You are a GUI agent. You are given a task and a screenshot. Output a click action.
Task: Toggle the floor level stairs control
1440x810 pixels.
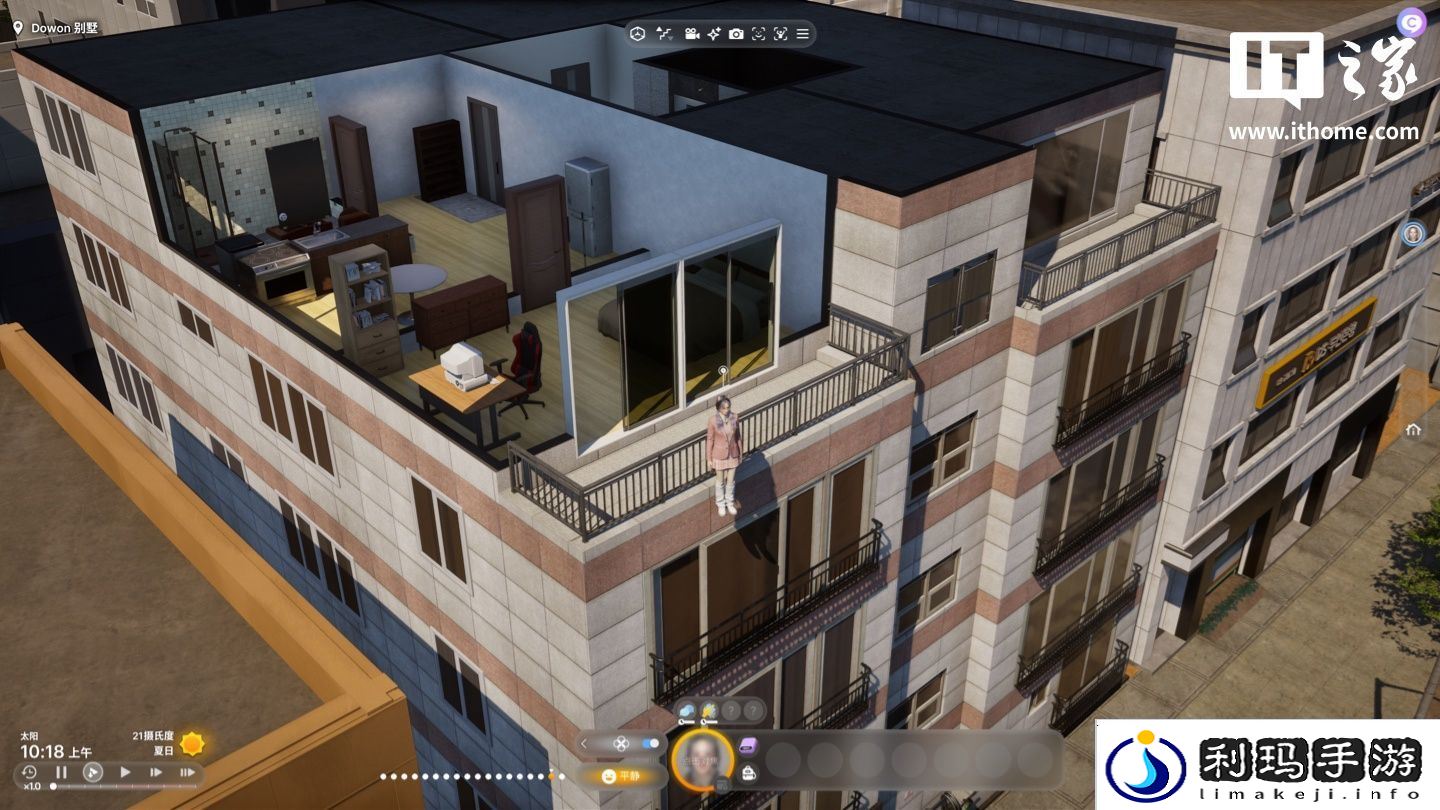664,34
